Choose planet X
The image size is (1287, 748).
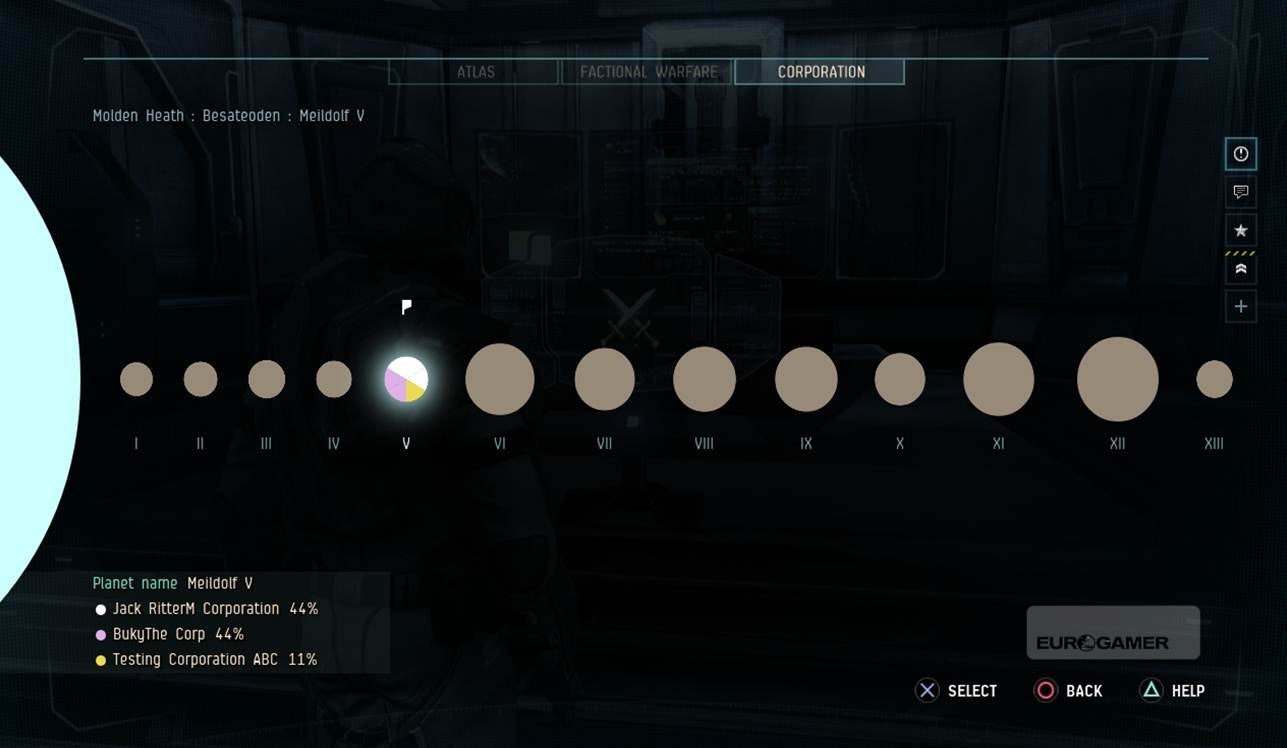(900, 379)
